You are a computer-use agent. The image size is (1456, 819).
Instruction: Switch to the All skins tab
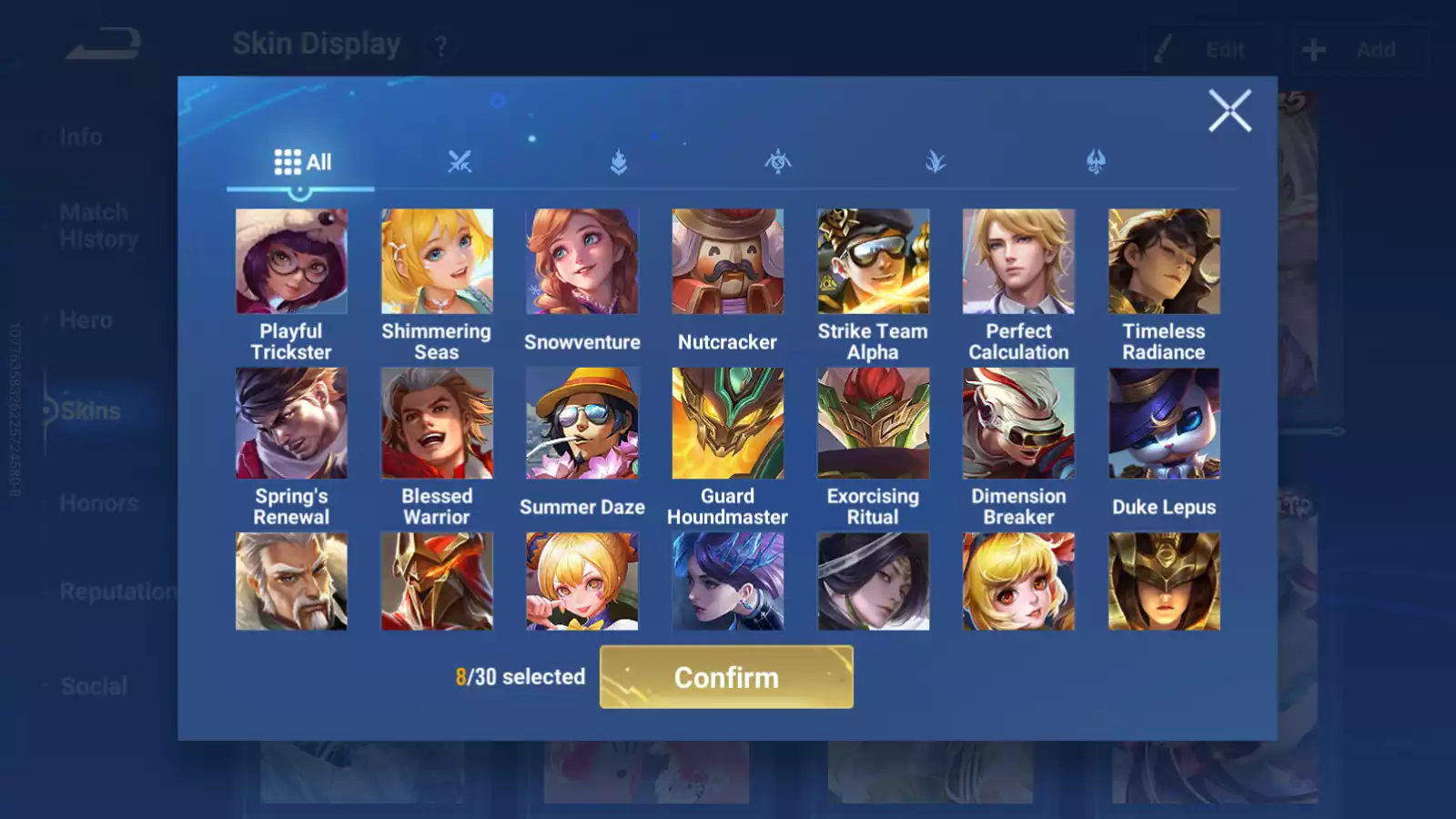302,163
